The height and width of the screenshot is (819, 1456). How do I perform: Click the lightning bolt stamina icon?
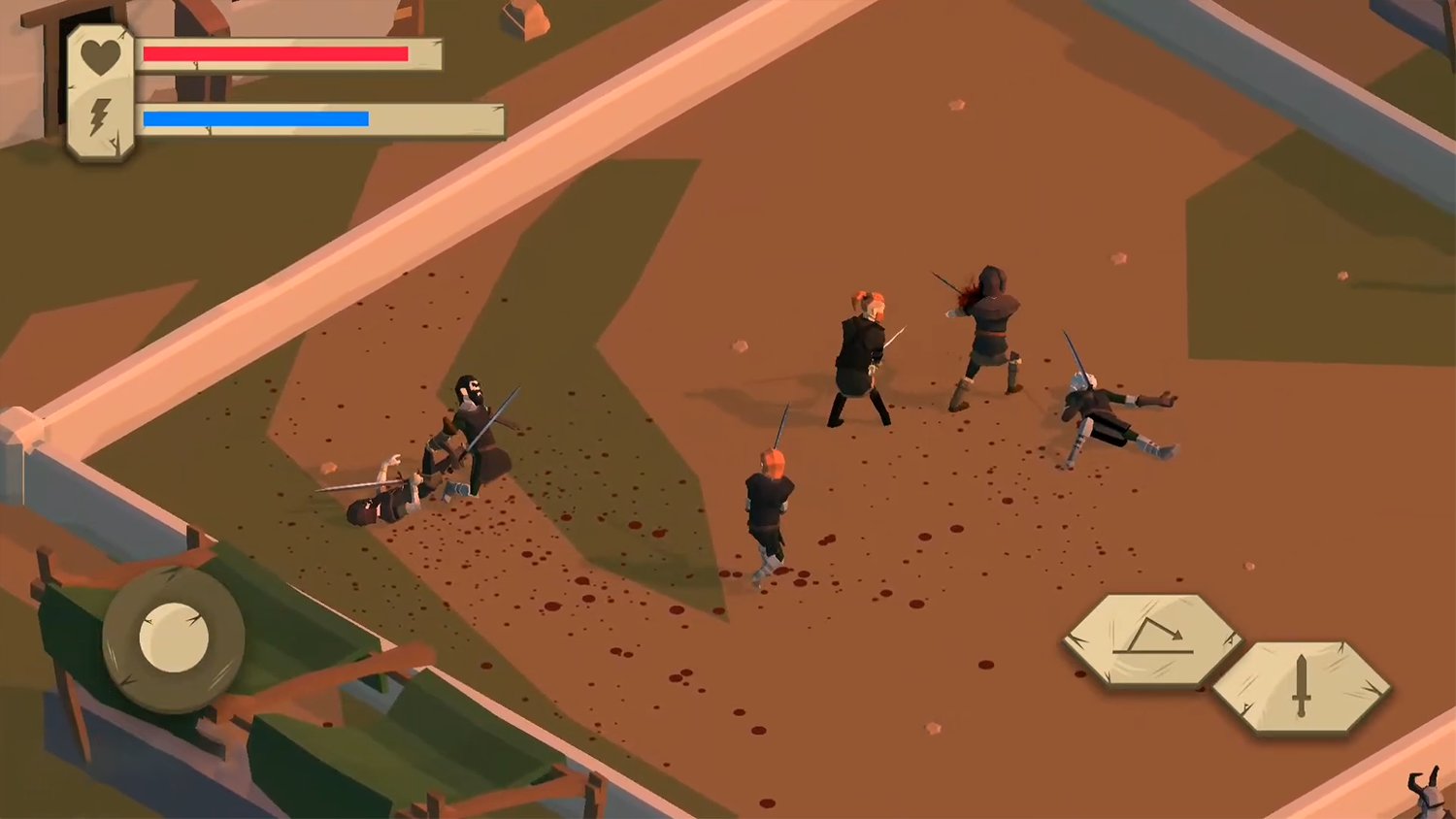[x=100, y=116]
